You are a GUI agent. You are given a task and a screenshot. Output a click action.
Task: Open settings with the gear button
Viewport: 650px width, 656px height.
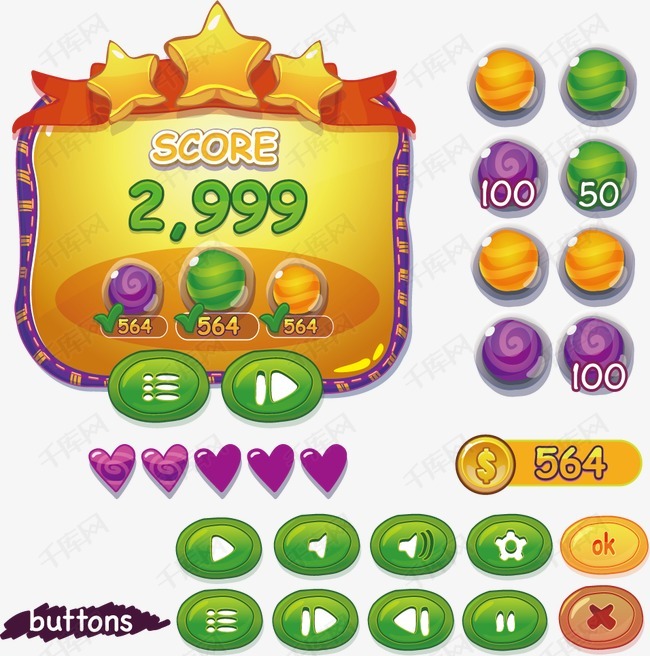508,546
